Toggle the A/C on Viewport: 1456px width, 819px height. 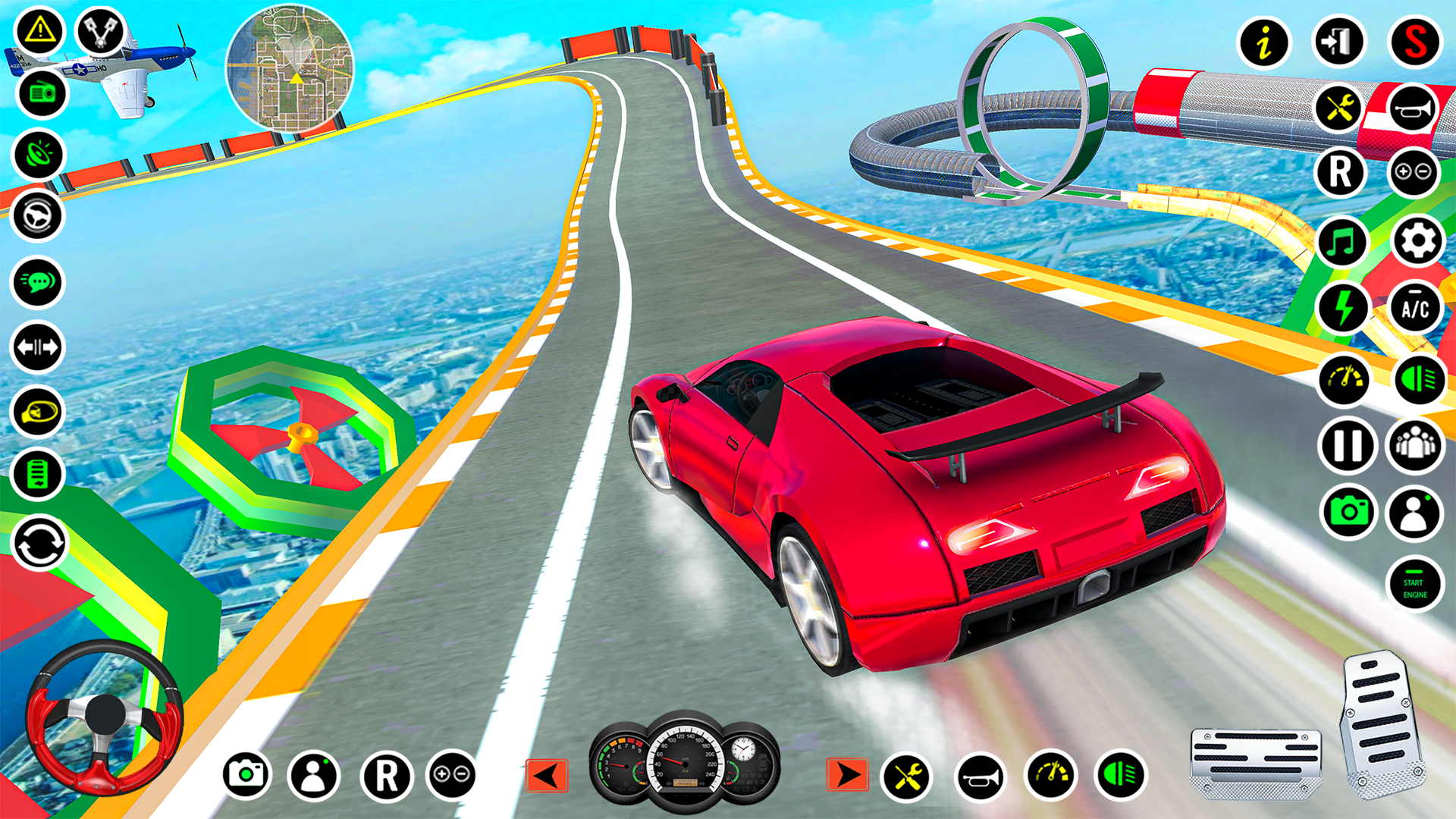1415,307
